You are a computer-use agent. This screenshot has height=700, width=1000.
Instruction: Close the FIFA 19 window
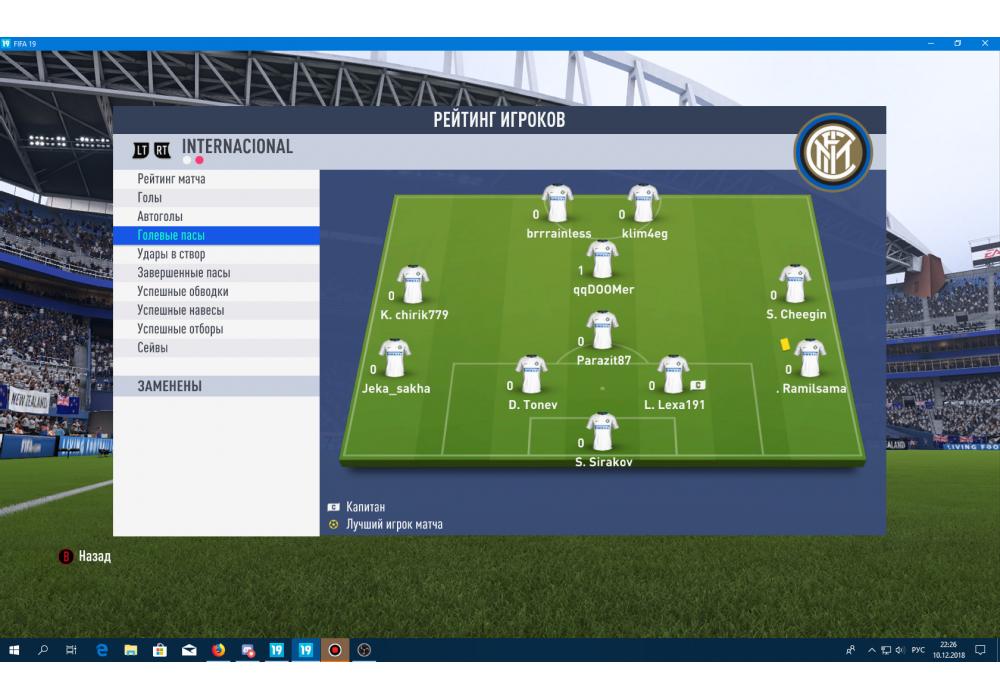tap(985, 43)
